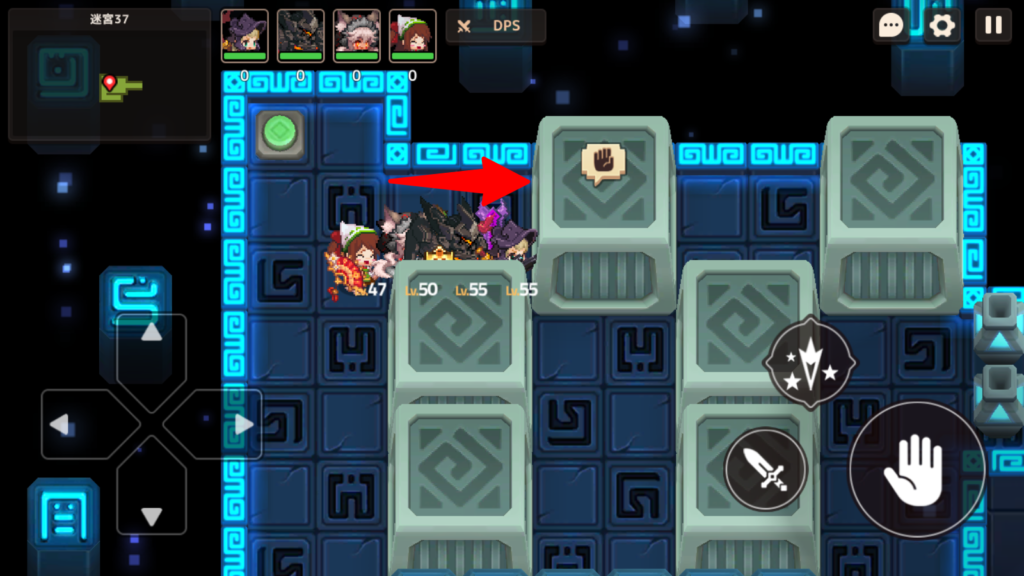Select the white-haired cat-eared hero portrait
The image size is (1024, 576).
coord(356,35)
